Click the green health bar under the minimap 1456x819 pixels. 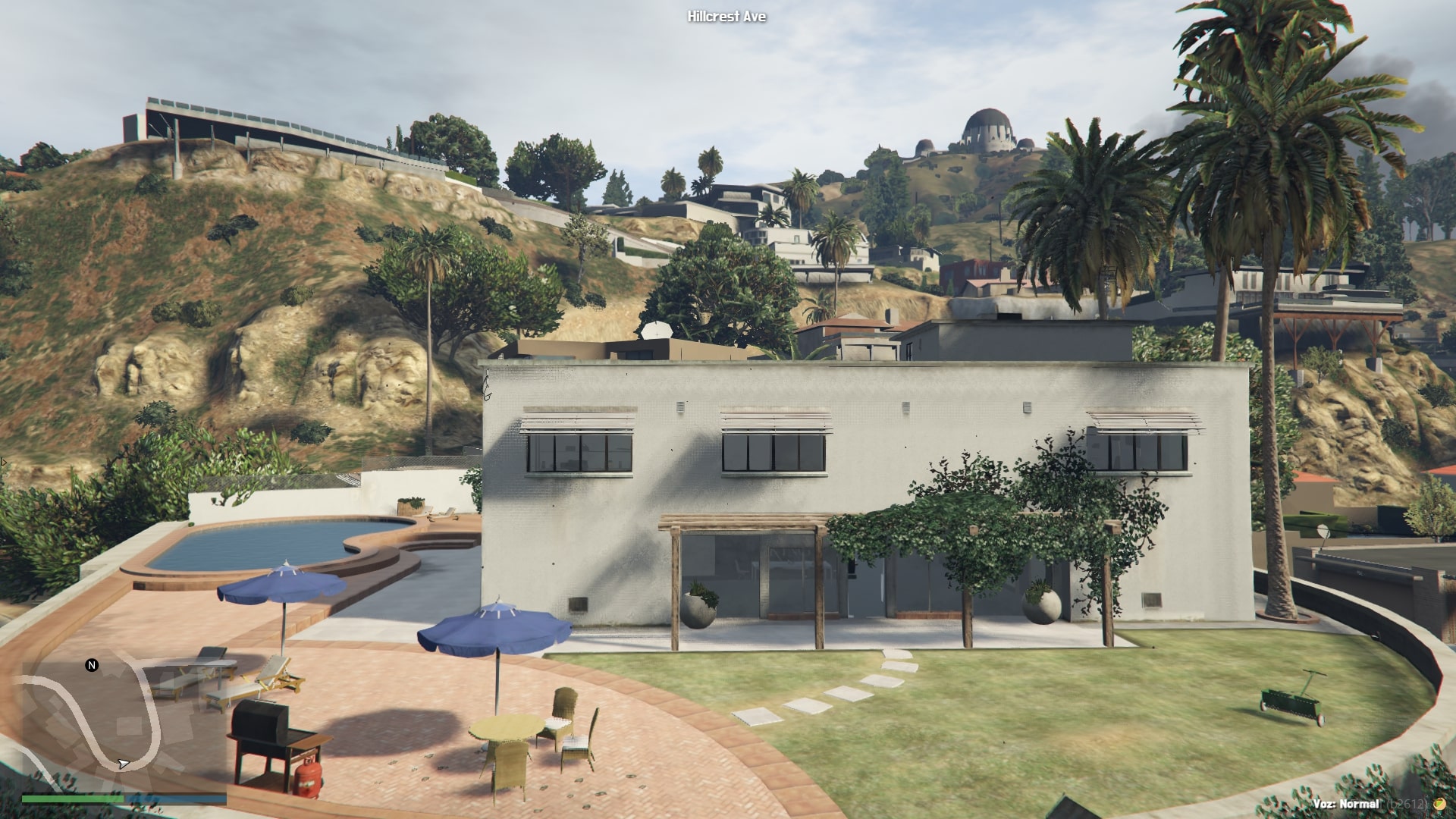pyautogui.click(x=72, y=799)
